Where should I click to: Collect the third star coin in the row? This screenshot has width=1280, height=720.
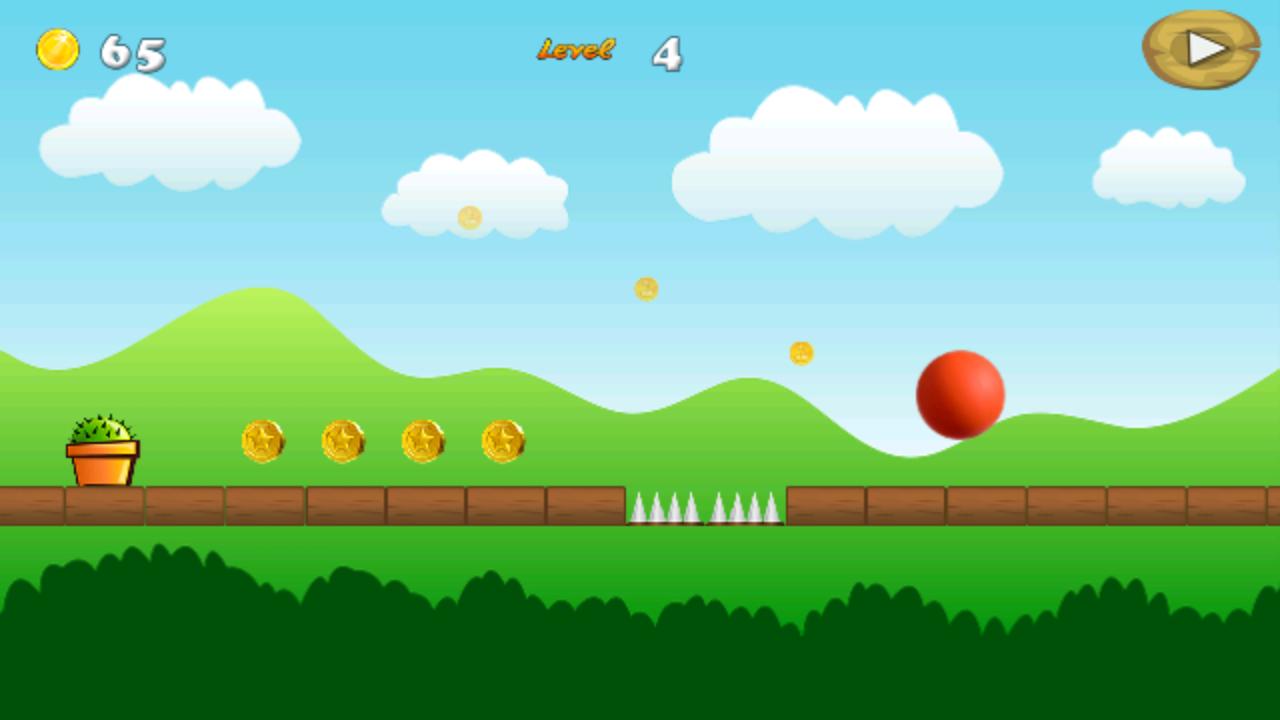424,440
